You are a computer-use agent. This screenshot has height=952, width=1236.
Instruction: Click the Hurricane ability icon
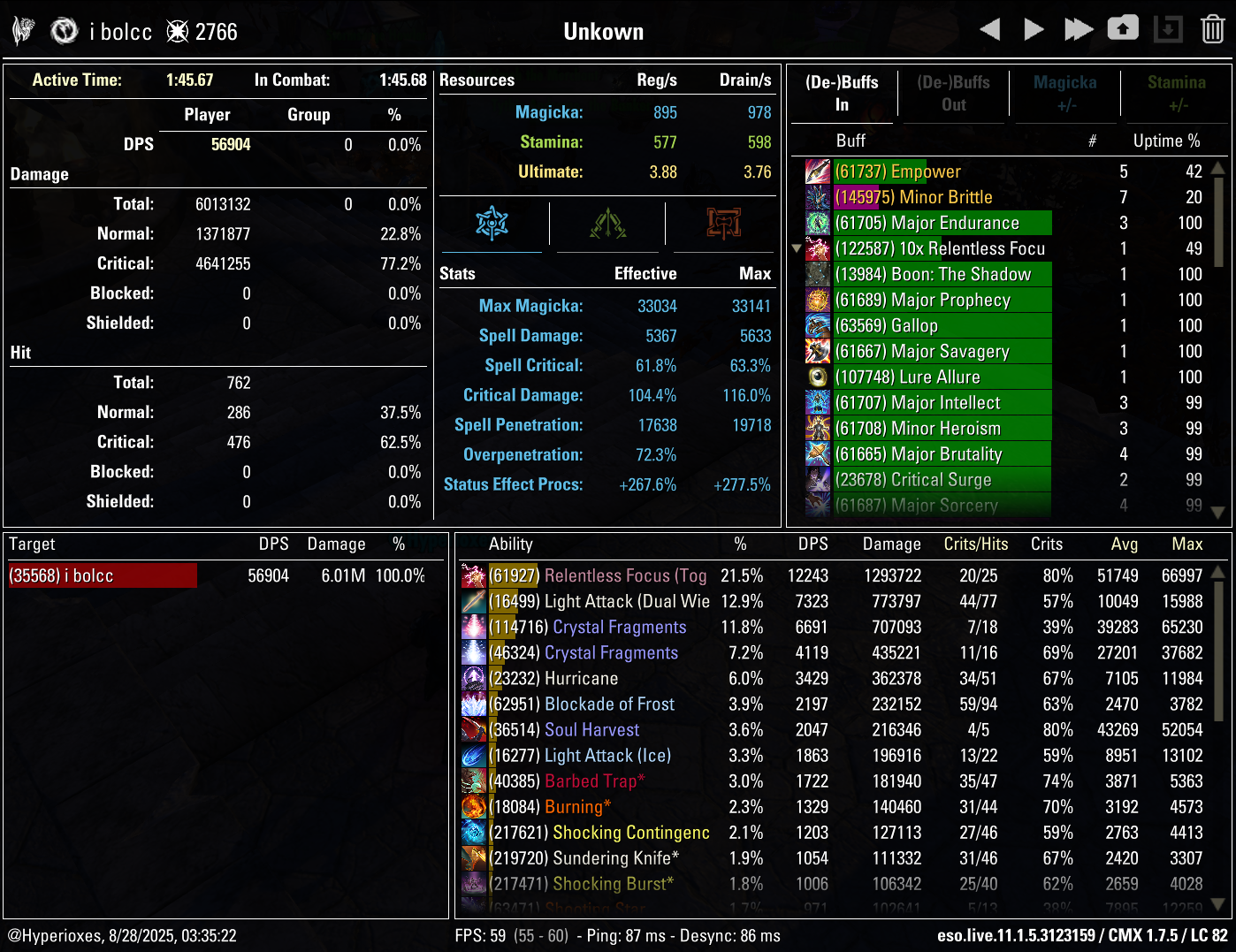(474, 678)
